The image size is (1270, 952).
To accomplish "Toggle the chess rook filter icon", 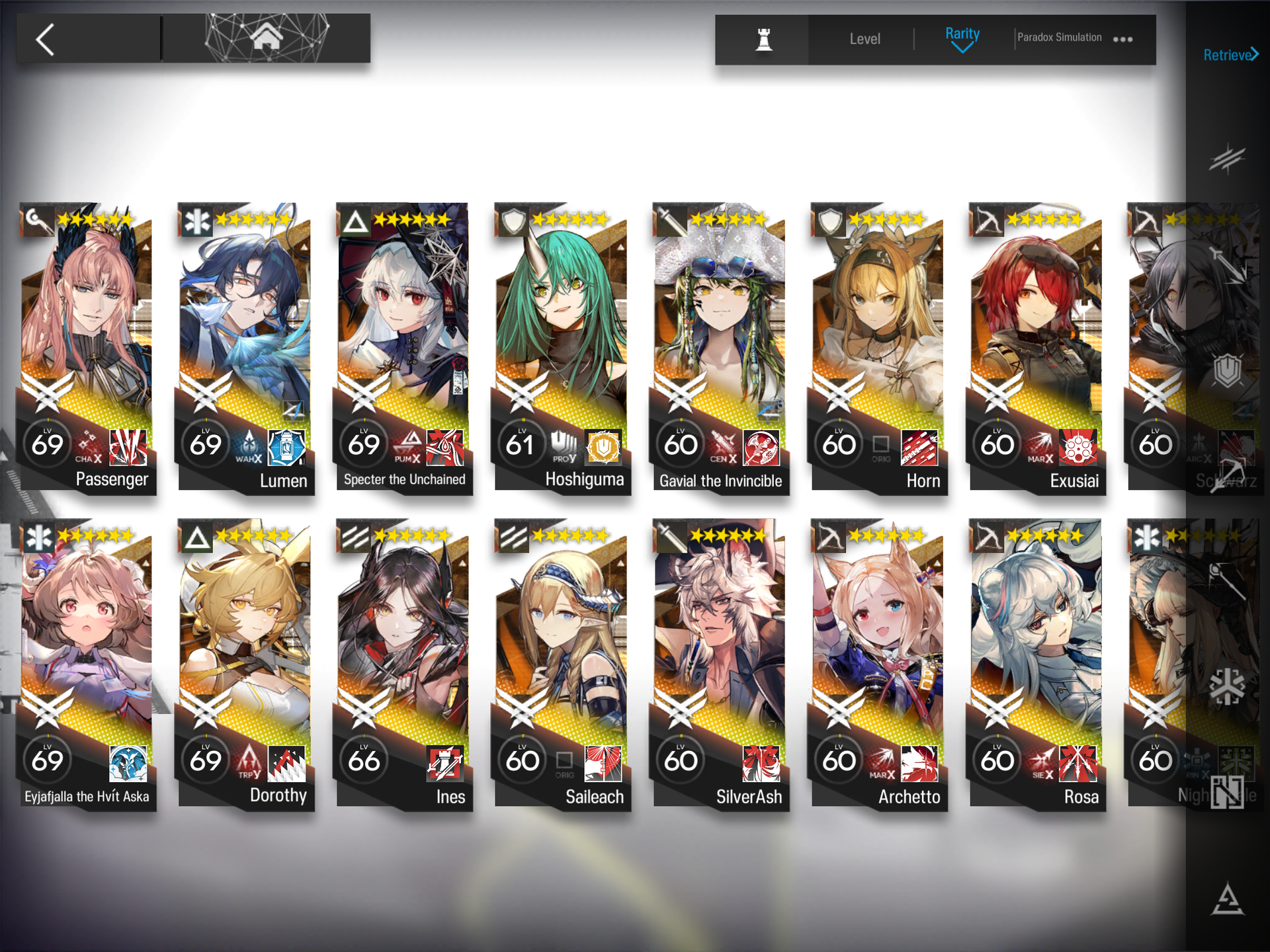I will point(763,40).
